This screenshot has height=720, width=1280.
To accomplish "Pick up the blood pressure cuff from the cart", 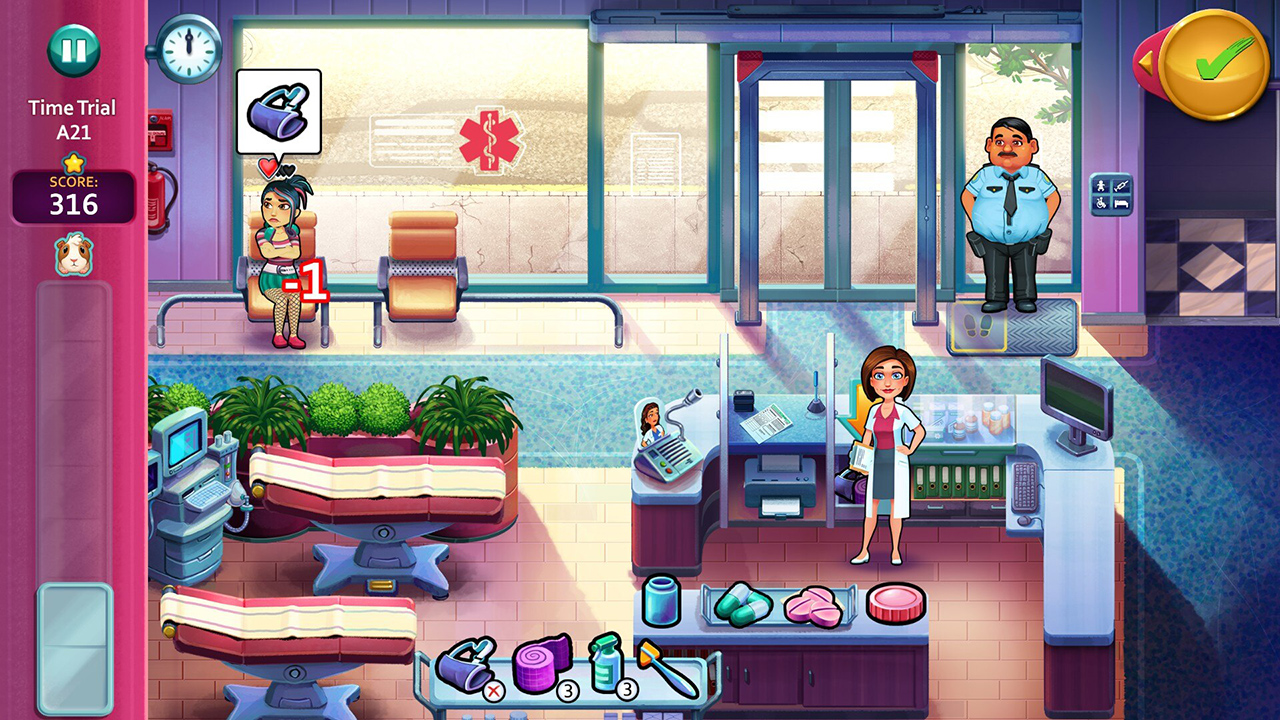I will [464, 663].
